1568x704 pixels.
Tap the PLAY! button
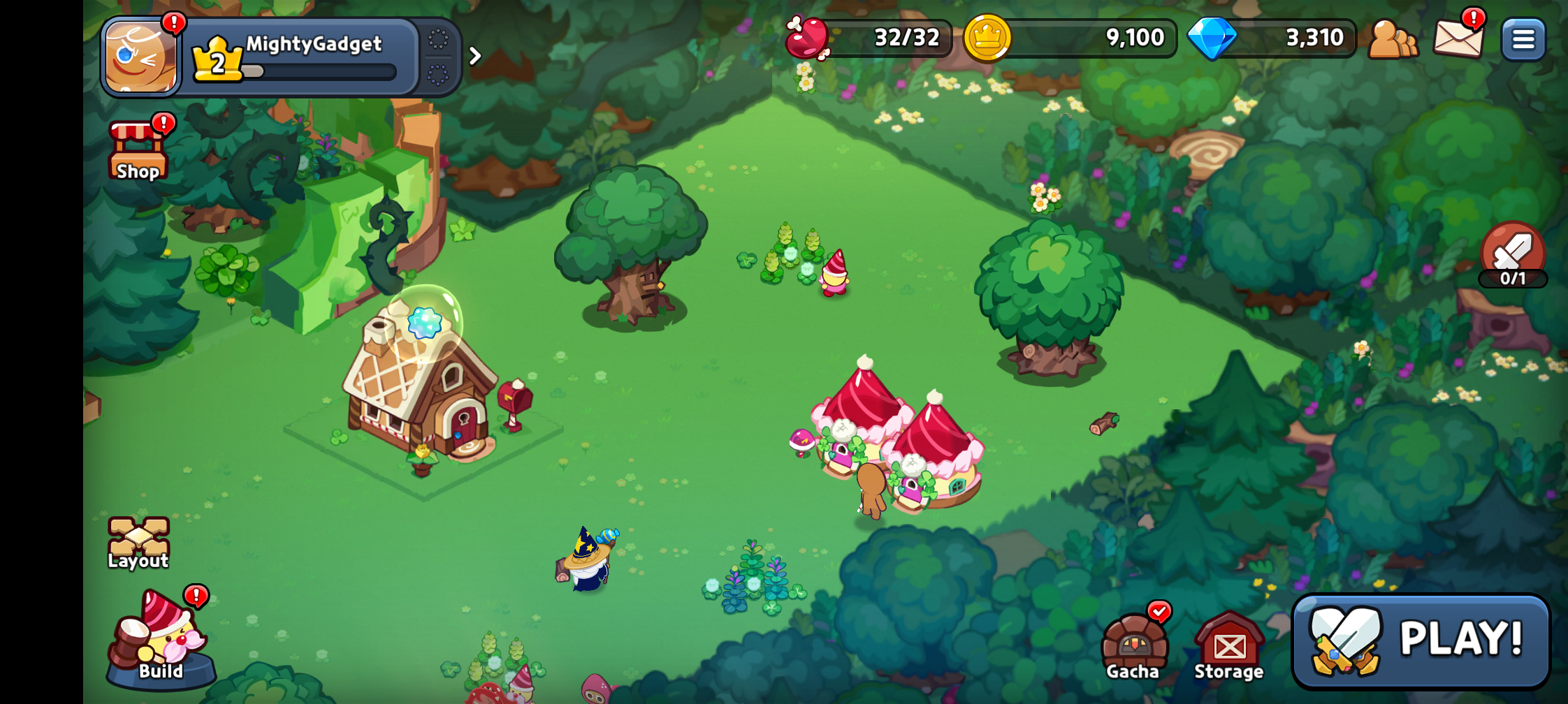click(1421, 640)
